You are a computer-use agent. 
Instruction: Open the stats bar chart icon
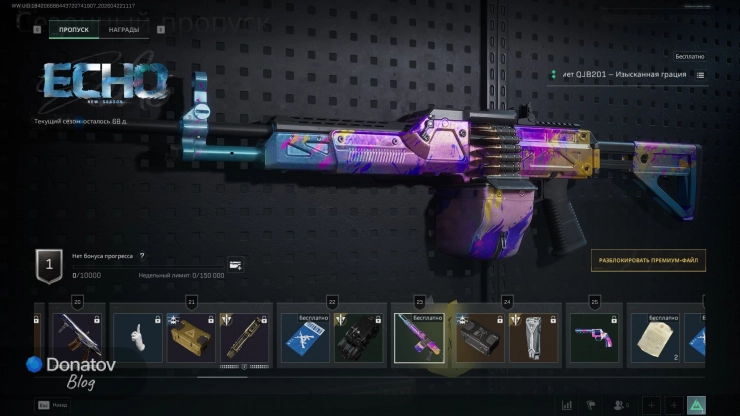[x=567, y=405]
